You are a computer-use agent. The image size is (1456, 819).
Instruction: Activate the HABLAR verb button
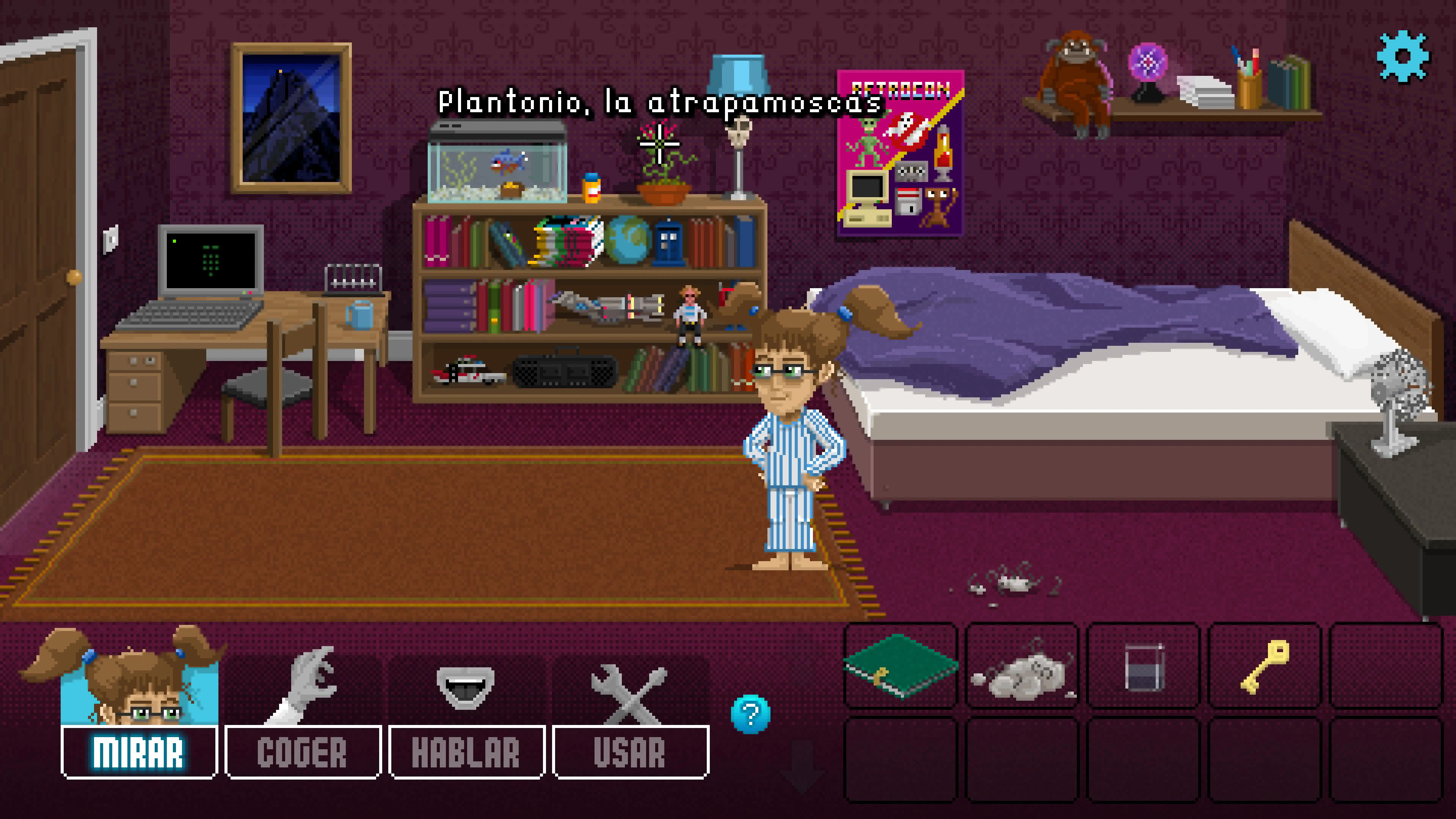(x=466, y=752)
